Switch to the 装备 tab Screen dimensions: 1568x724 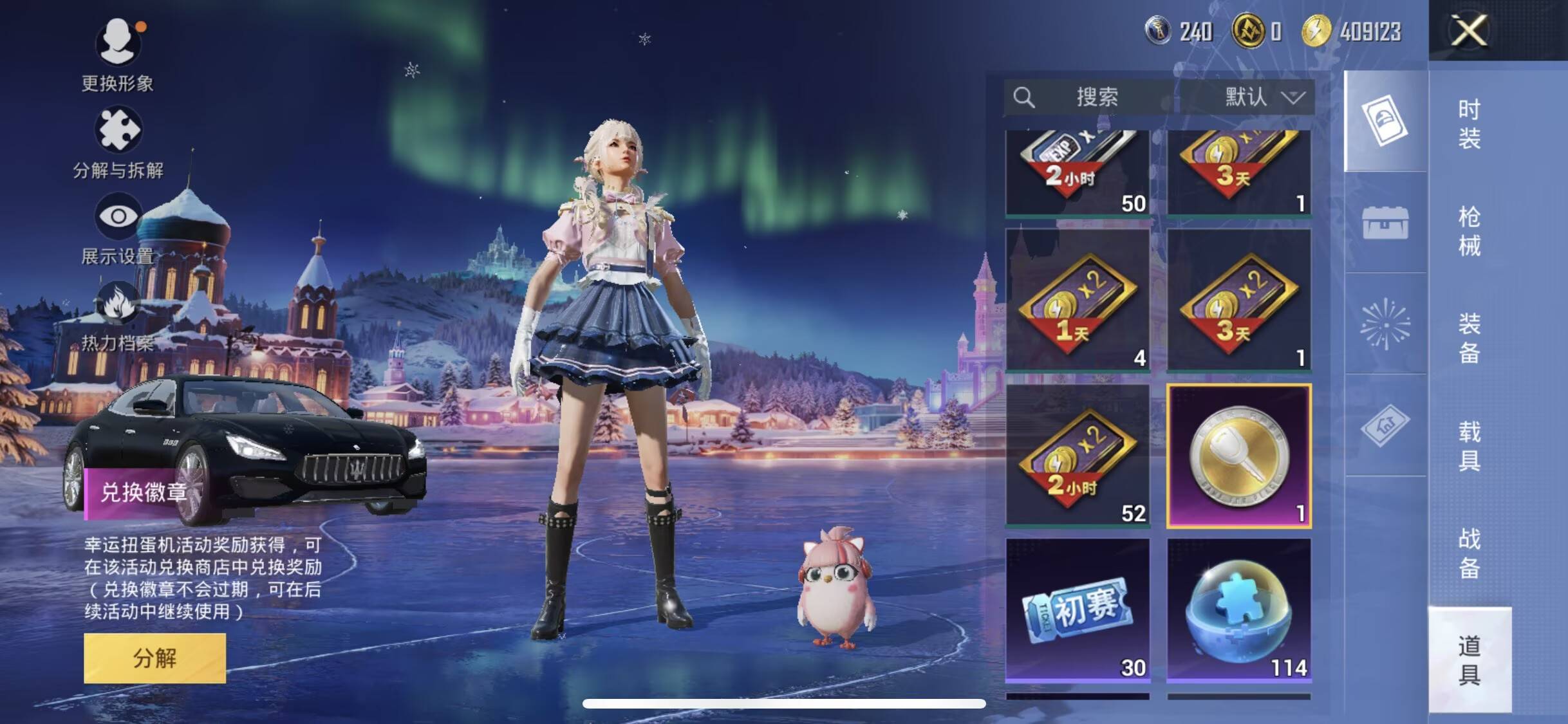point(1469,338)
